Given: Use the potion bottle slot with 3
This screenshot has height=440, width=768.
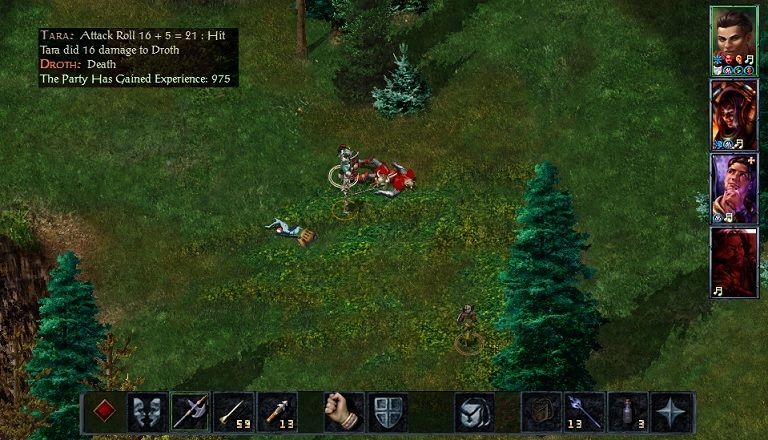Looking at the screenshot, I should 628,412.
